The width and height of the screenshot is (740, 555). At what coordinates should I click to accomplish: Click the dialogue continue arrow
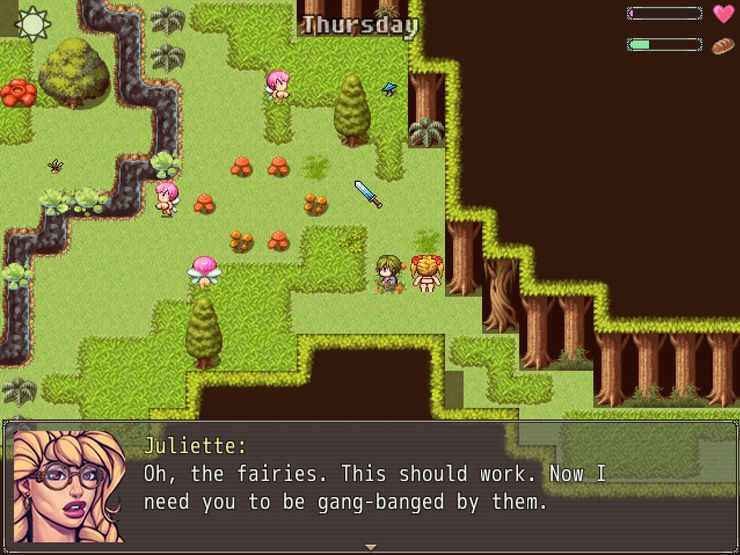370,547
